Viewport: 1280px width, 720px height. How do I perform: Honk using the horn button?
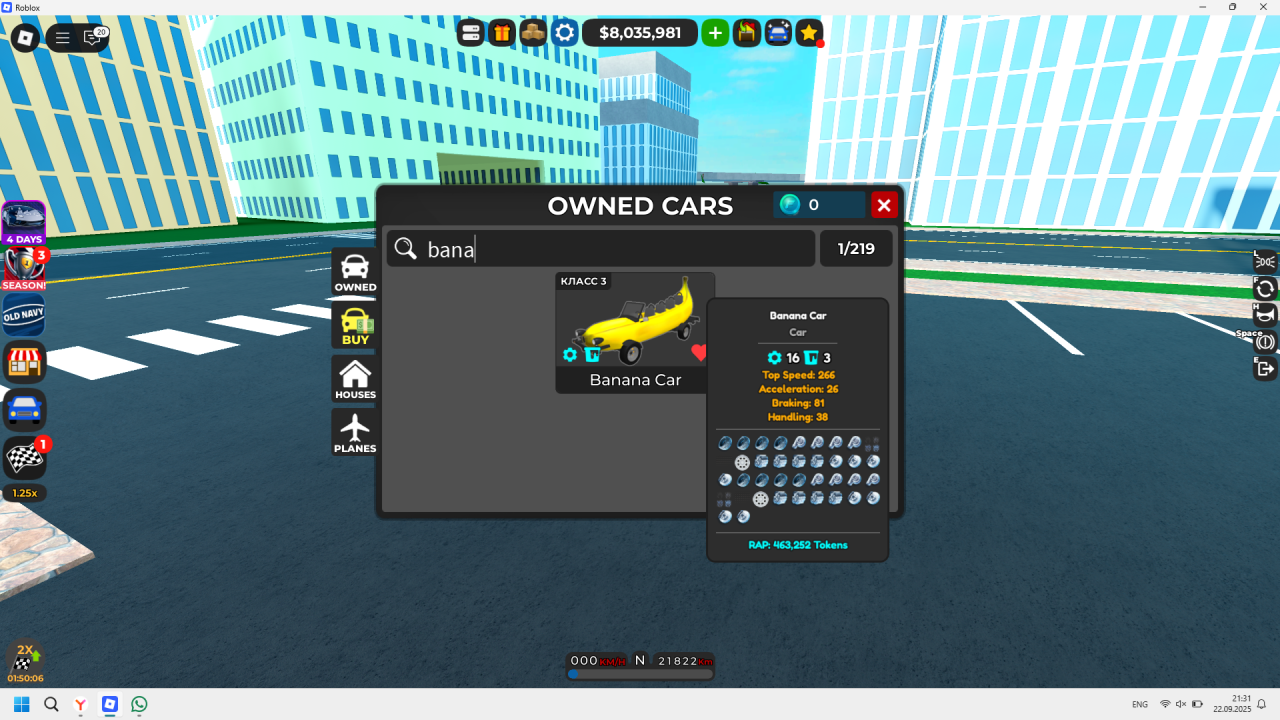[x=1265, y=315]
